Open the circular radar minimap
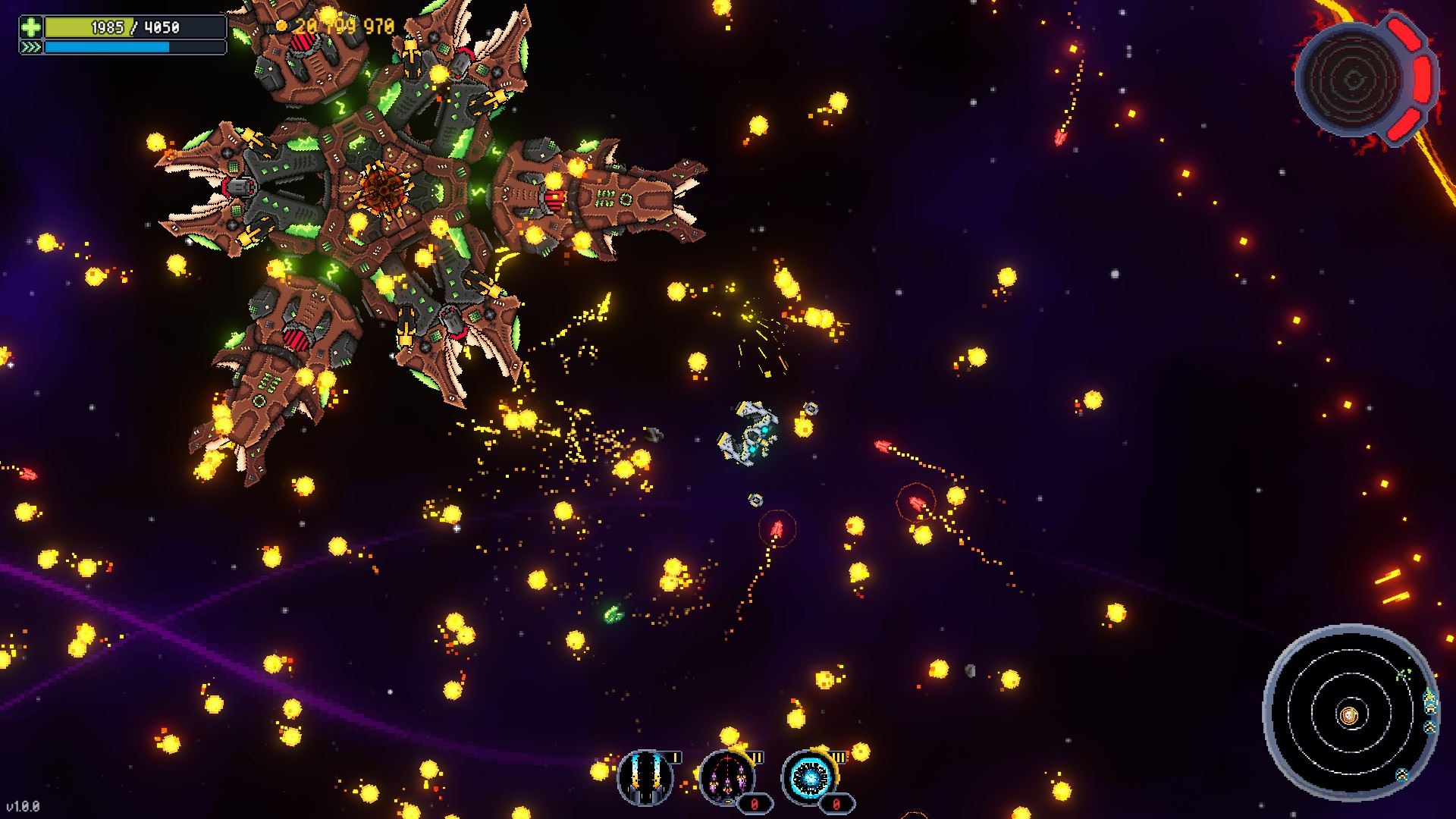 point(1349,713)
